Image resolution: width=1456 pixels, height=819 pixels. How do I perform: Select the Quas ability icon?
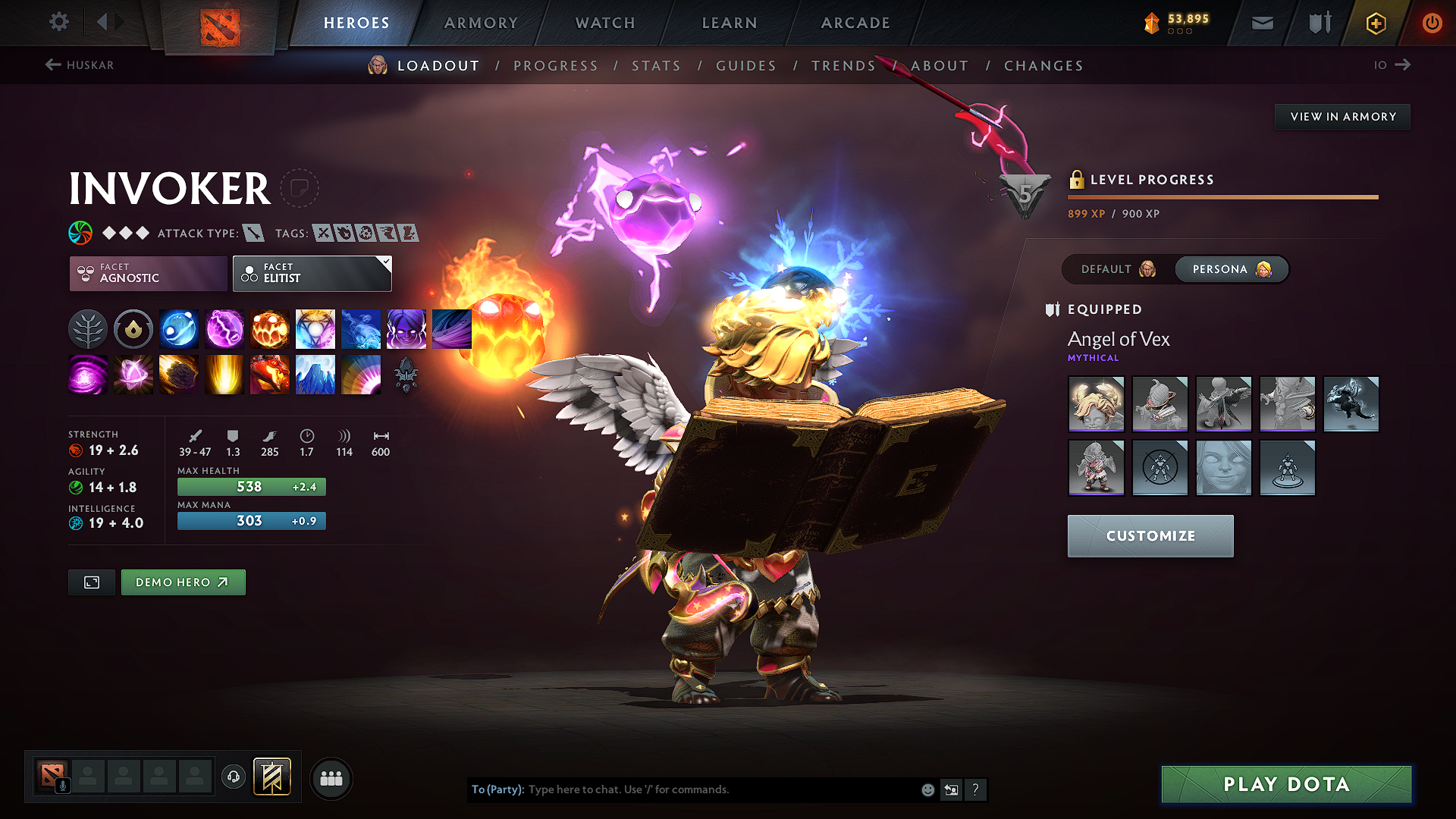[179, 328]
